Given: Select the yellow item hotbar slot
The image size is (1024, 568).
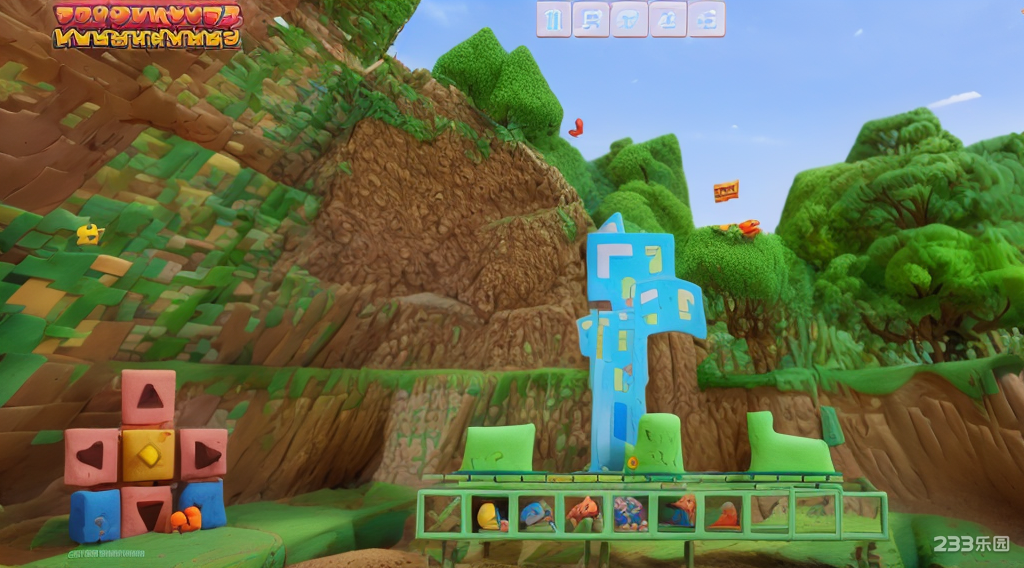Looking at the screenshot, I should pyautogui.click(x=490, y=514).
